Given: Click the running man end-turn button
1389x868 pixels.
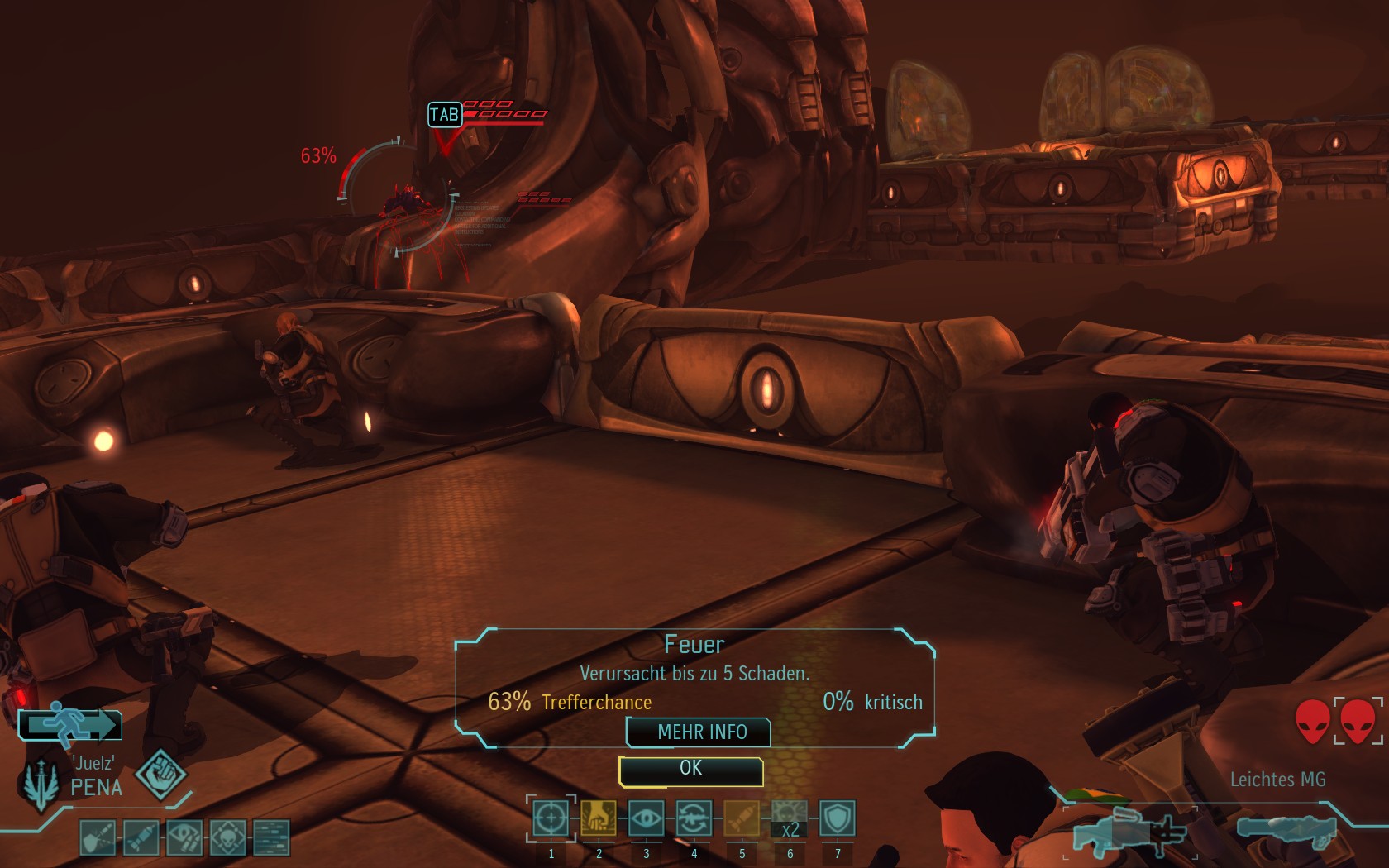Looking at the screenshot, I should click(x=71, y=725).
